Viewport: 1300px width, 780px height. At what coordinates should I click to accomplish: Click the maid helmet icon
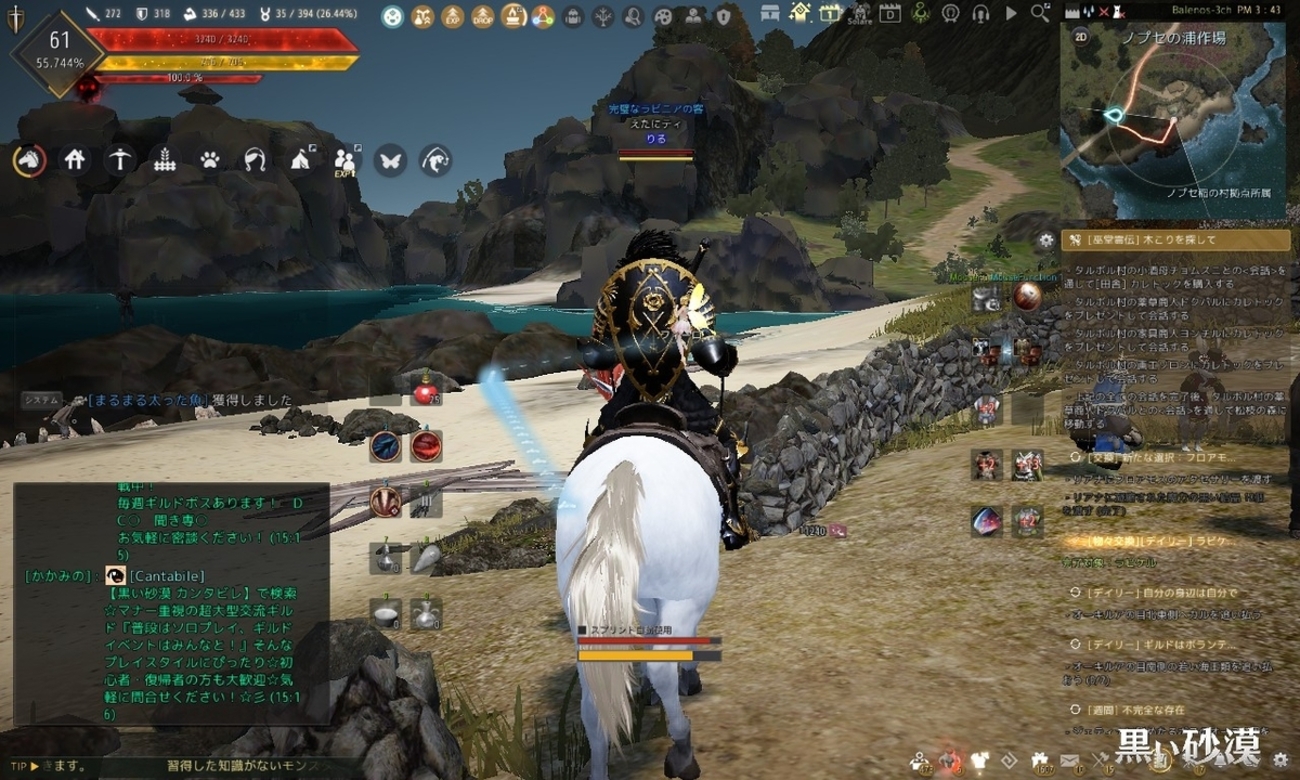(255, 160)
